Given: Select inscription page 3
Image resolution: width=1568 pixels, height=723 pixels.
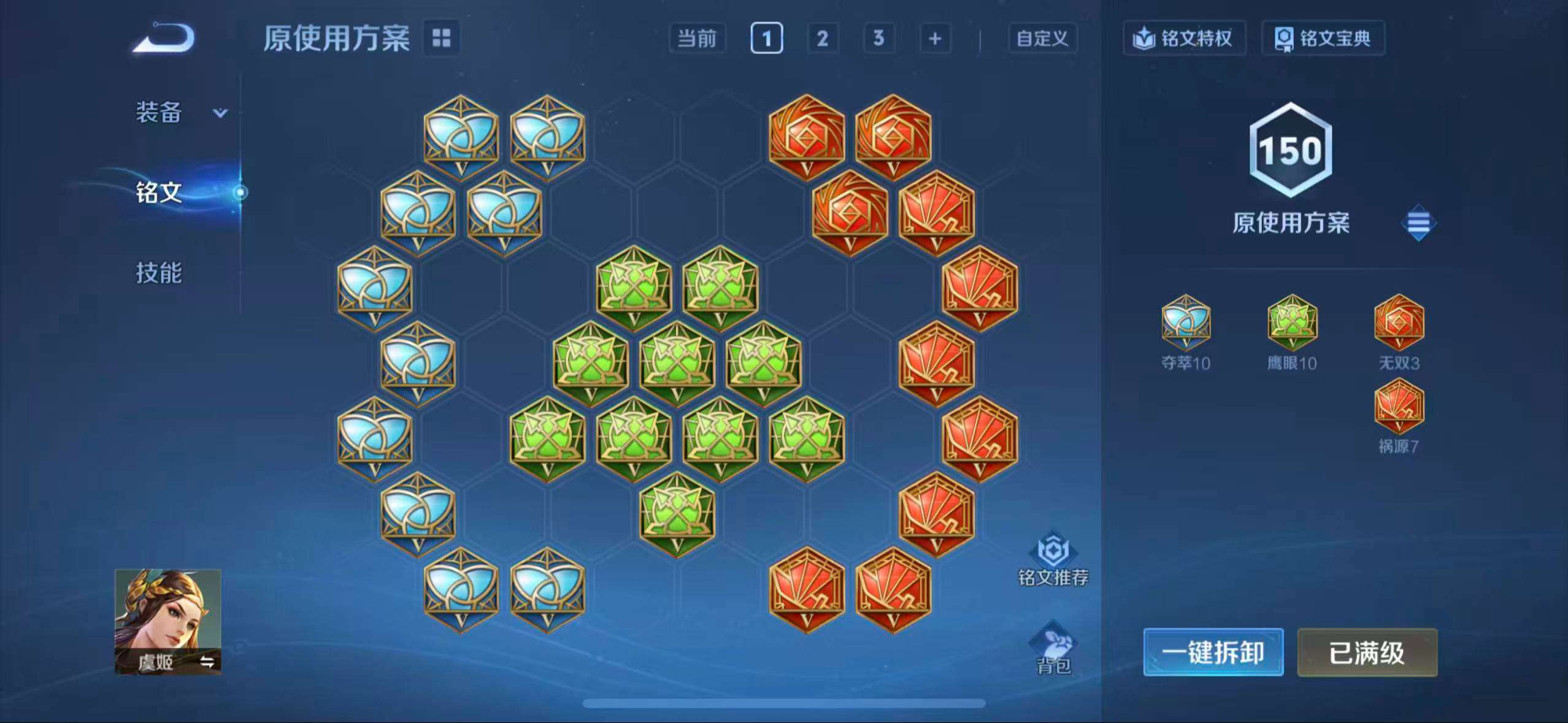Looking at the screenshot, I should [x=877, y=38].
